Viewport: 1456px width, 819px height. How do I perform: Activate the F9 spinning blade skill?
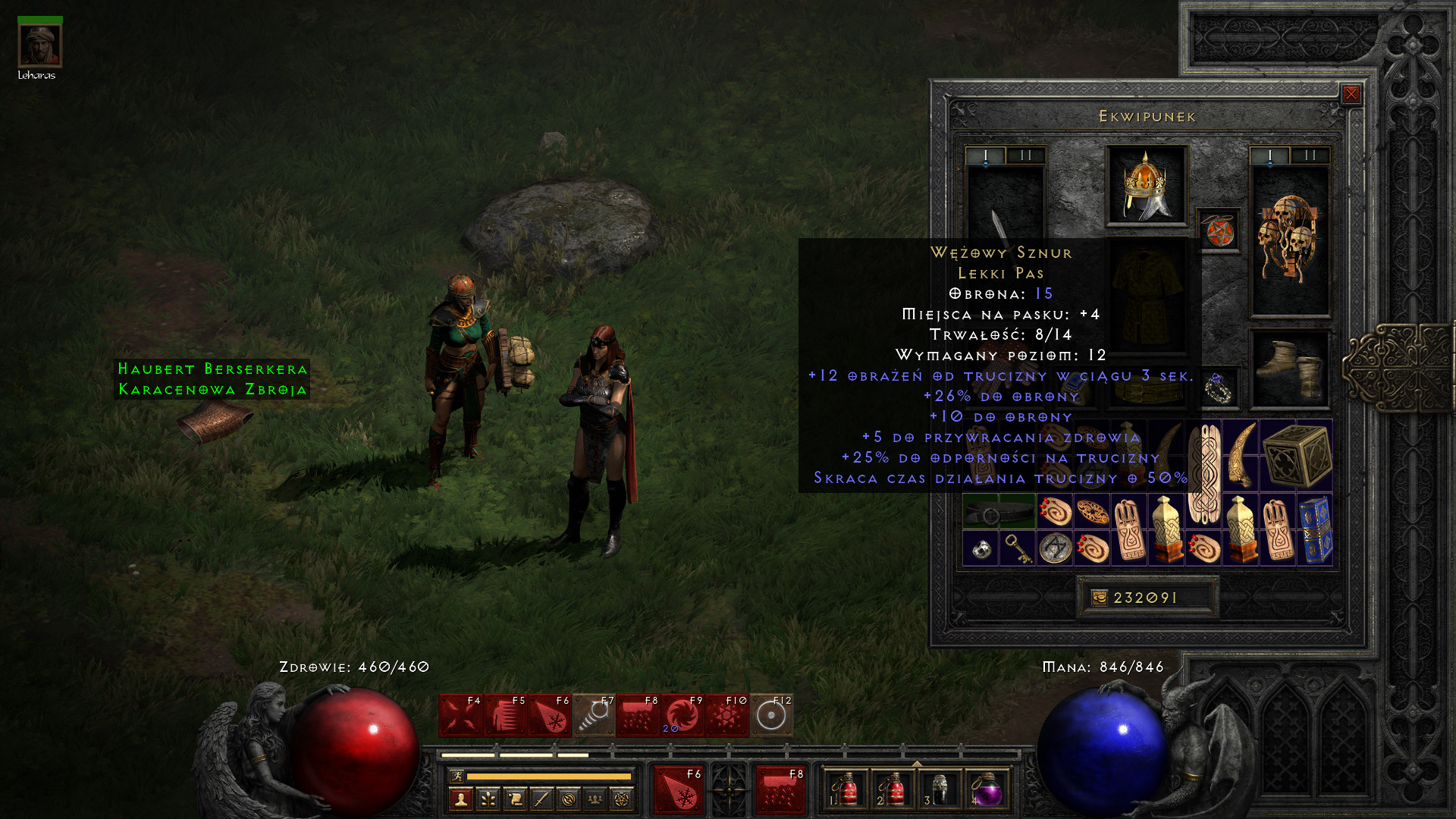682,715
